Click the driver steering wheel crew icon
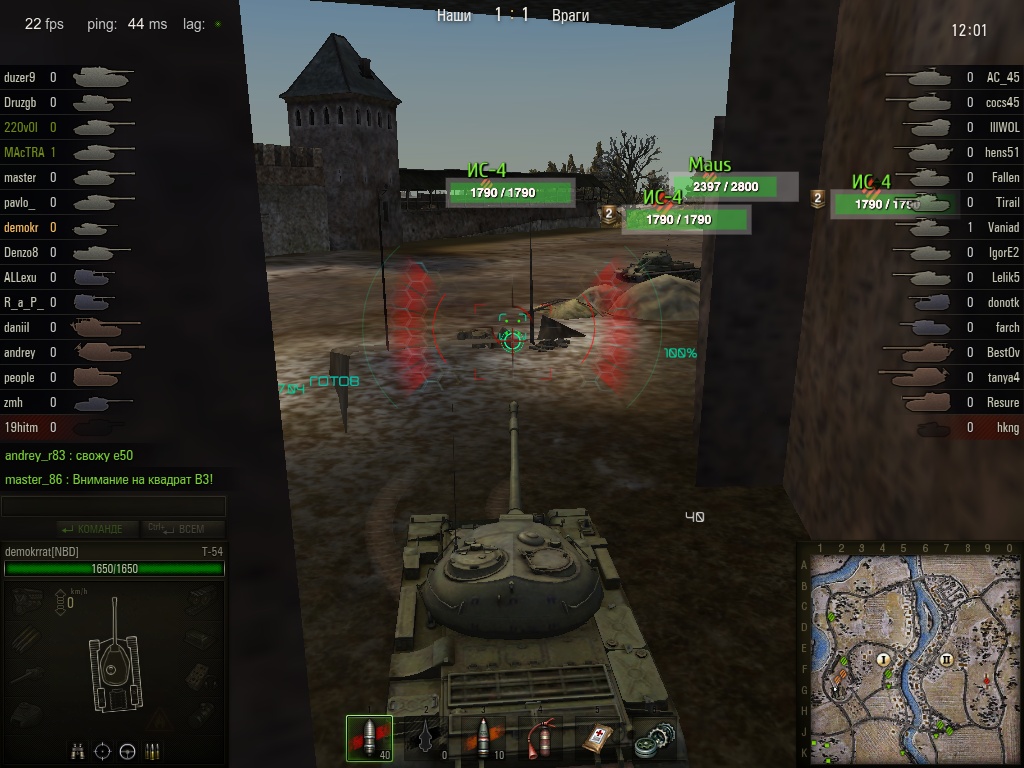The image size is (1024, 768). point(127,750)
